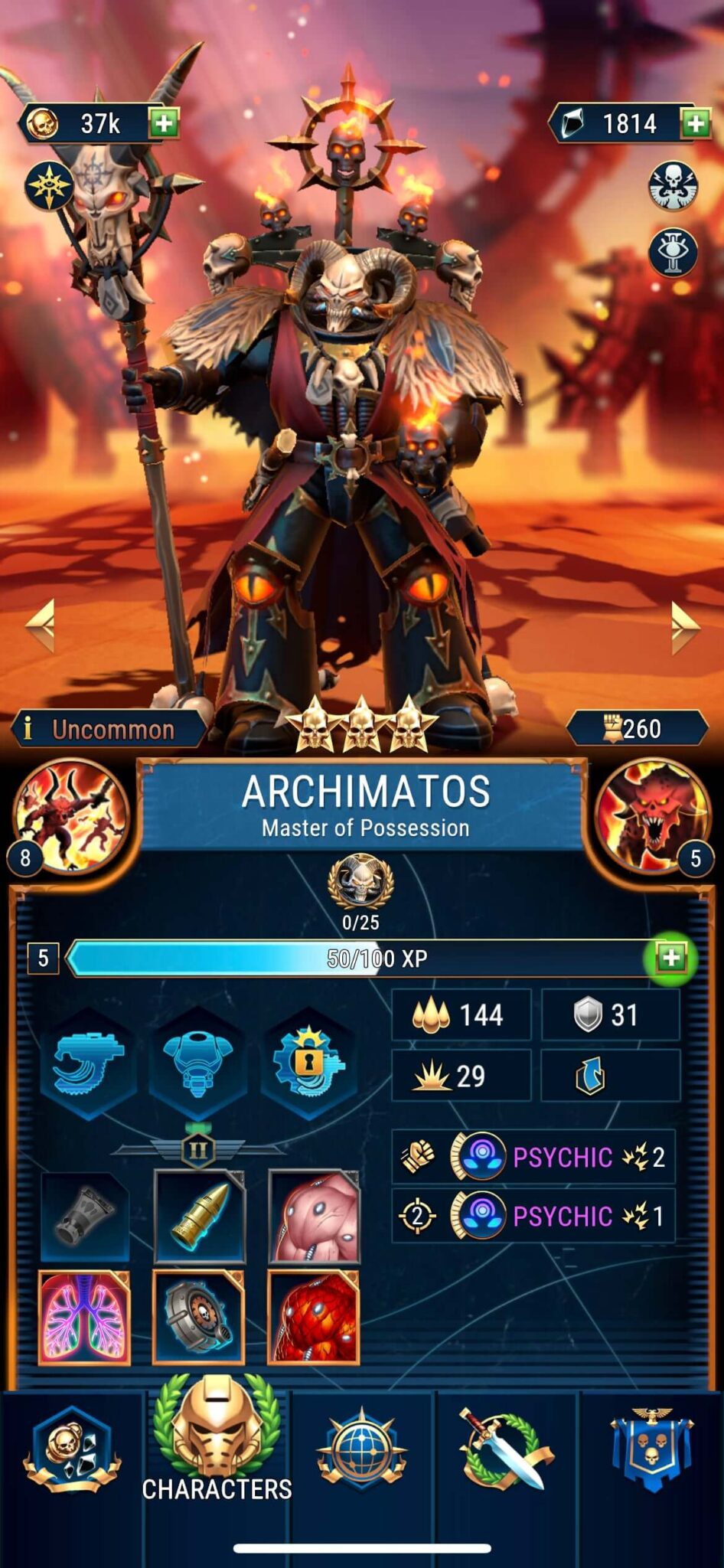Screen dimensions: 724x1568
Task: Select the locked gear equipment slot
Action: click(x=309, y=1063)
